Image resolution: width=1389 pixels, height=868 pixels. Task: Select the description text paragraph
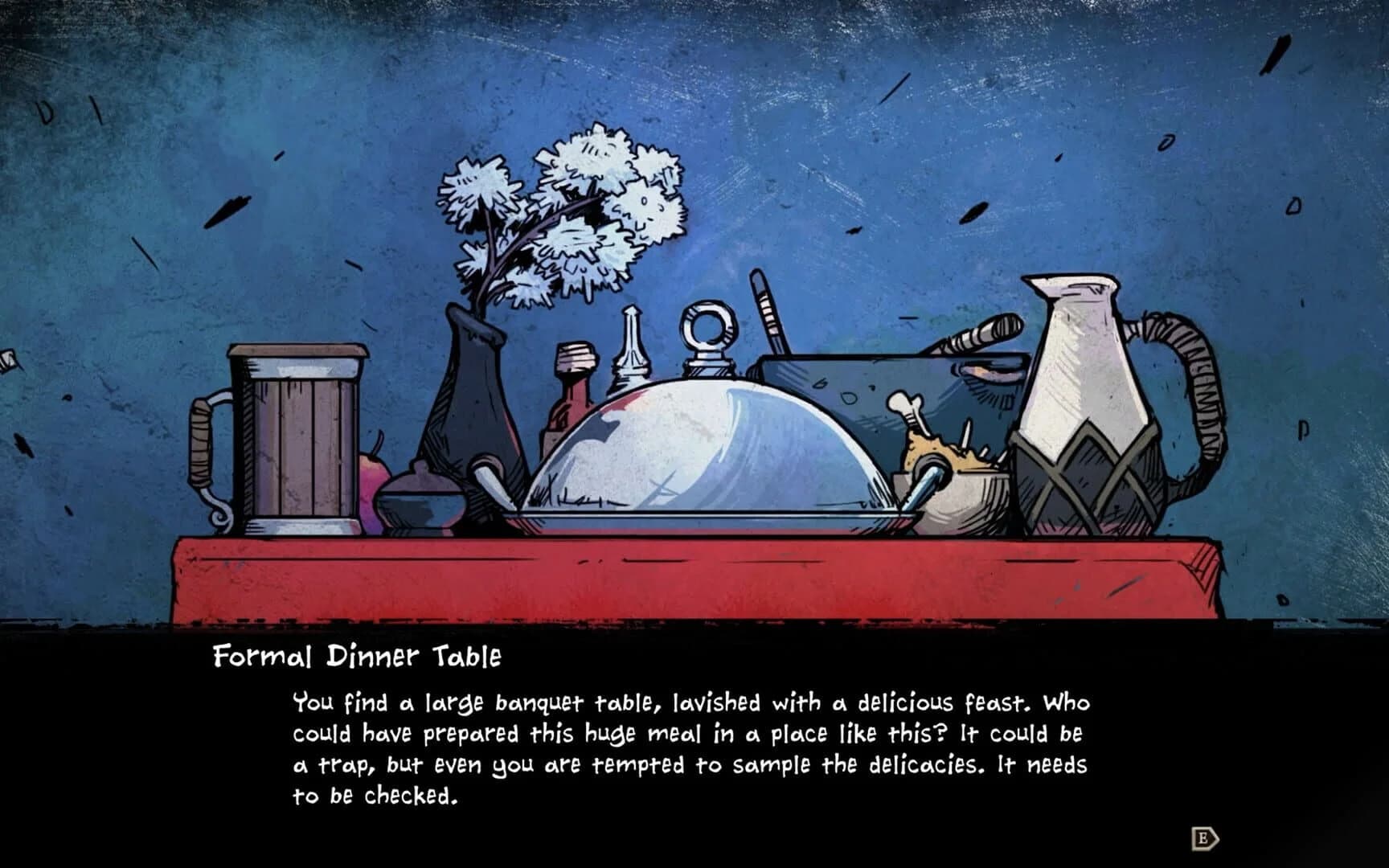(691, 747)
